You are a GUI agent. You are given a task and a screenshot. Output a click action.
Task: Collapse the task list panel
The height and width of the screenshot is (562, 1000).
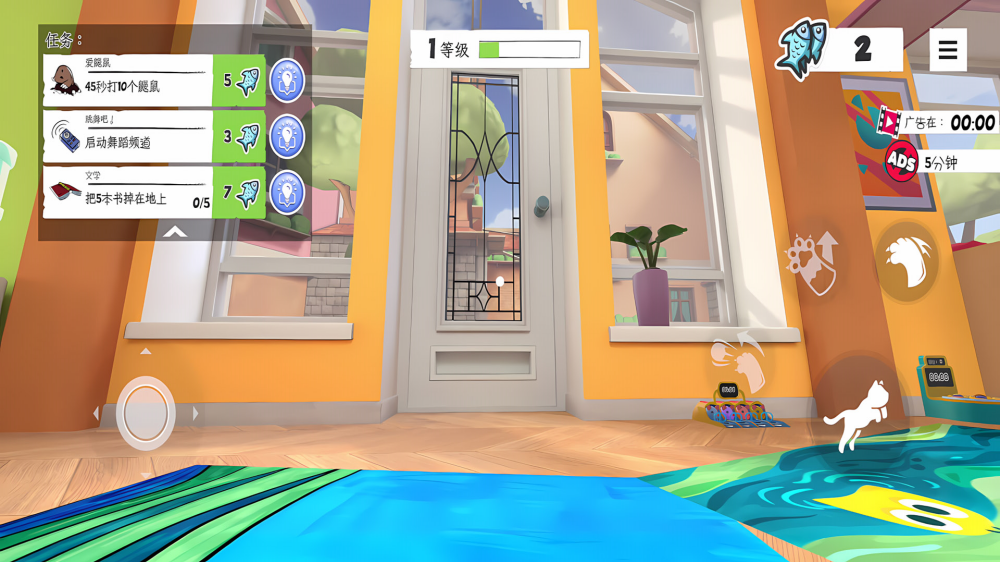click(x=175, y=232)
